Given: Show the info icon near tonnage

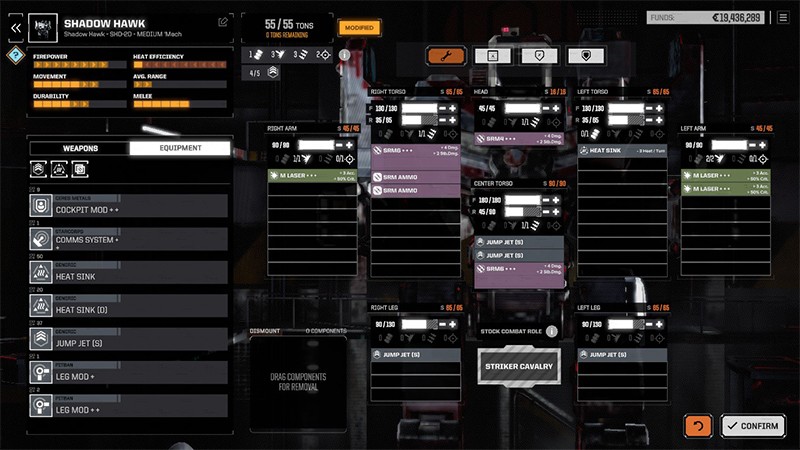Looking at the screenshot, I should click(x=344, y=55).
